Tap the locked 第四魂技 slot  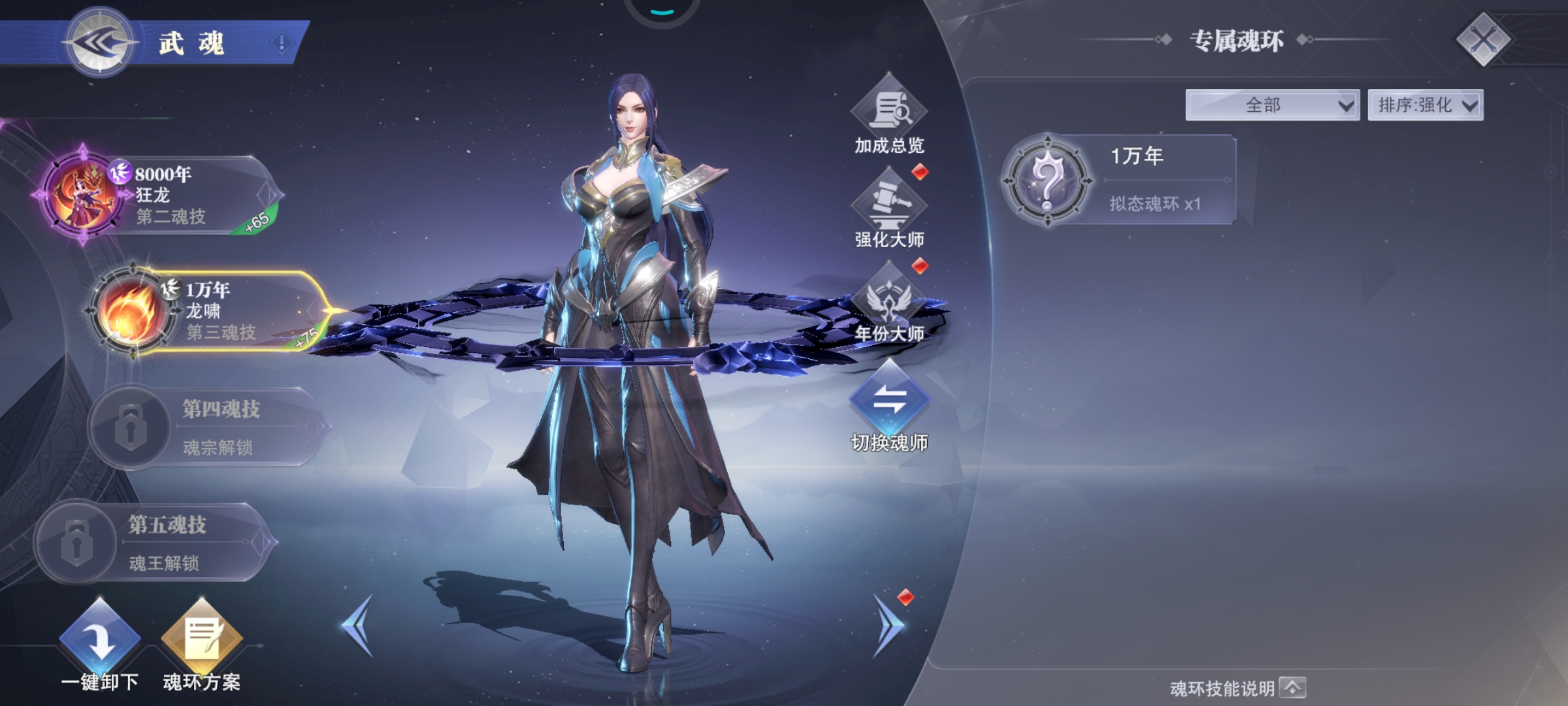click(209, 427)
